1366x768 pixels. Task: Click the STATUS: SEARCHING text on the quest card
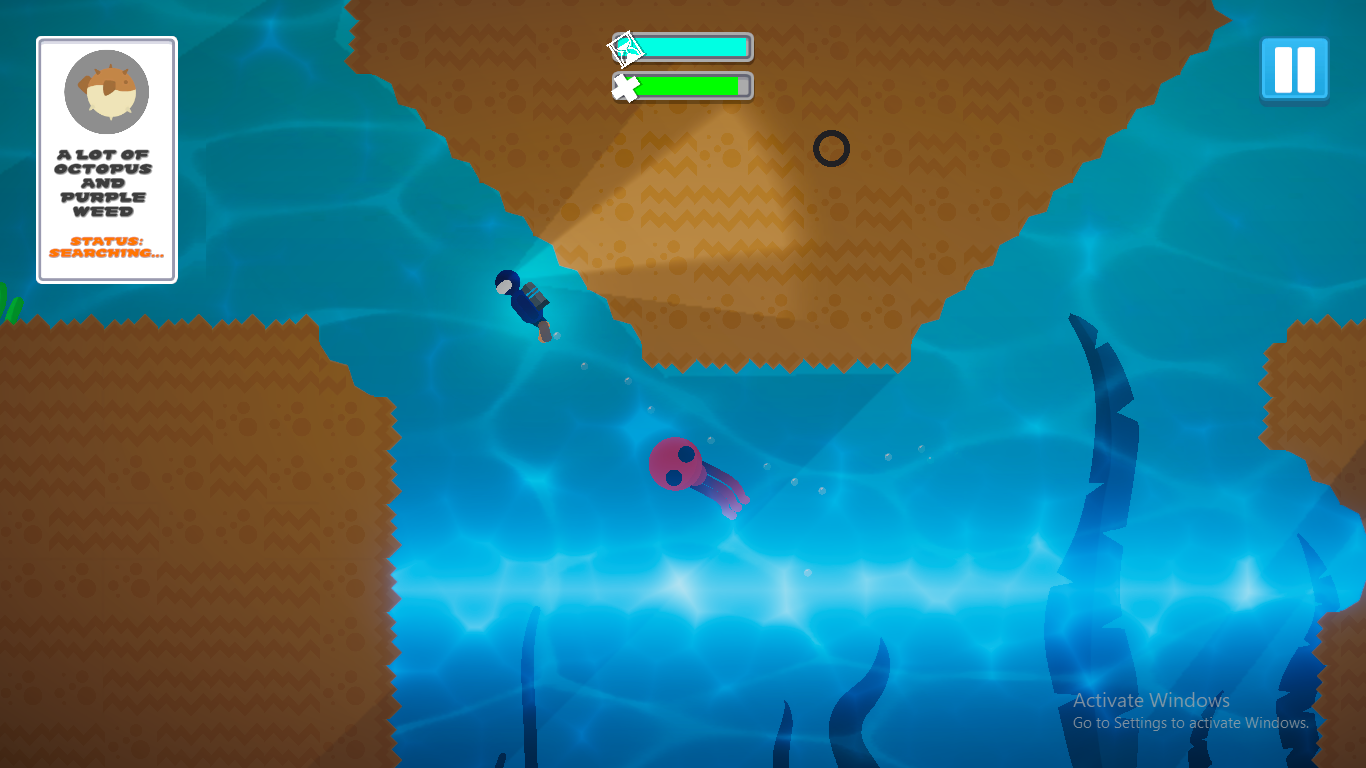click(x=105, y=247)
